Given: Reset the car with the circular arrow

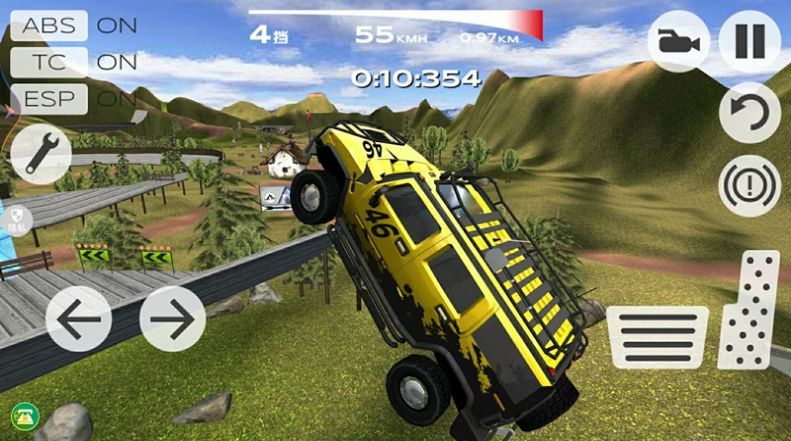Looking at the screenshot, I should [749, 112].
